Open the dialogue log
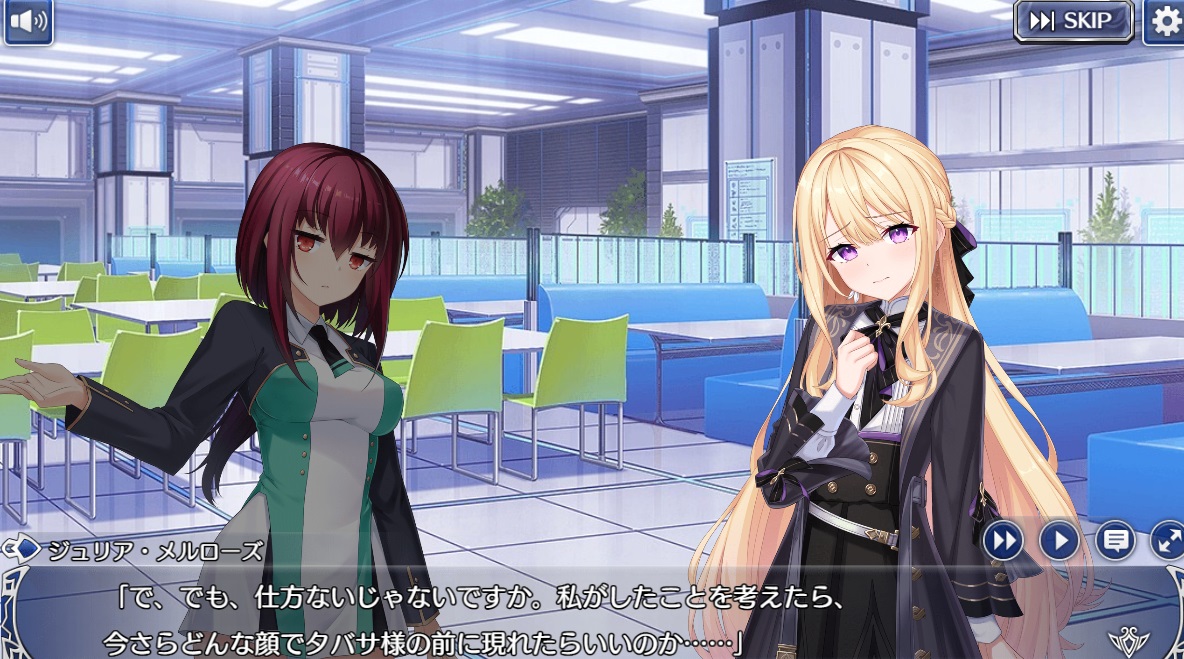 pyautogui.click(x=1114, y=541)
